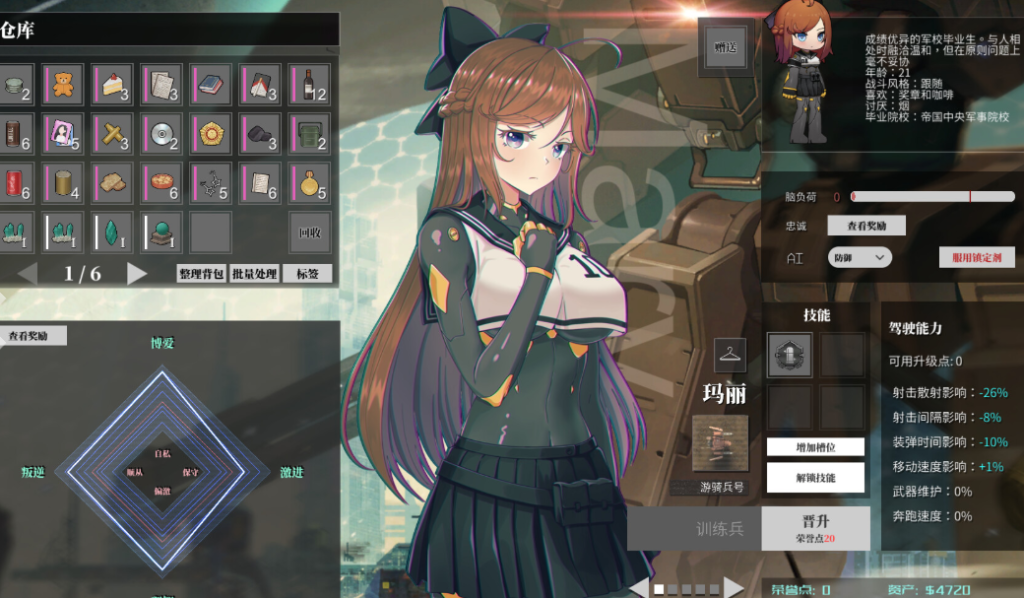
Task: Click the 赠送 (gift) button
Action: 723,47
